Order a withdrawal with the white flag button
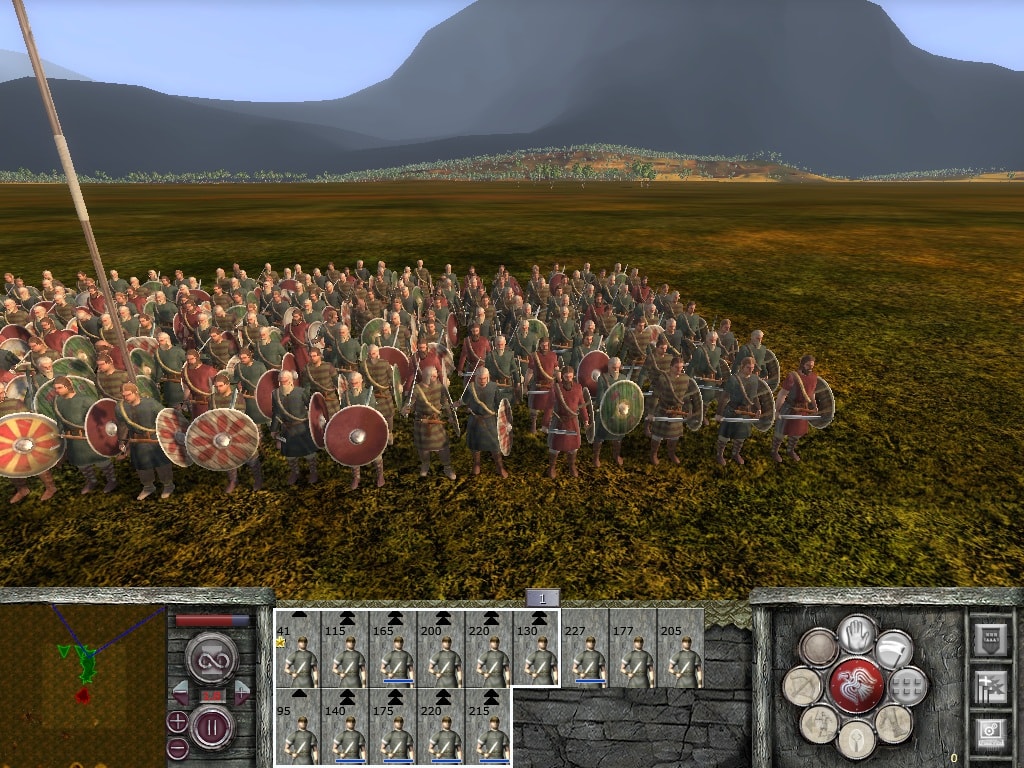Image resolution: width=1024 pixels, height=768 pixels. click(x=893, y=650)
